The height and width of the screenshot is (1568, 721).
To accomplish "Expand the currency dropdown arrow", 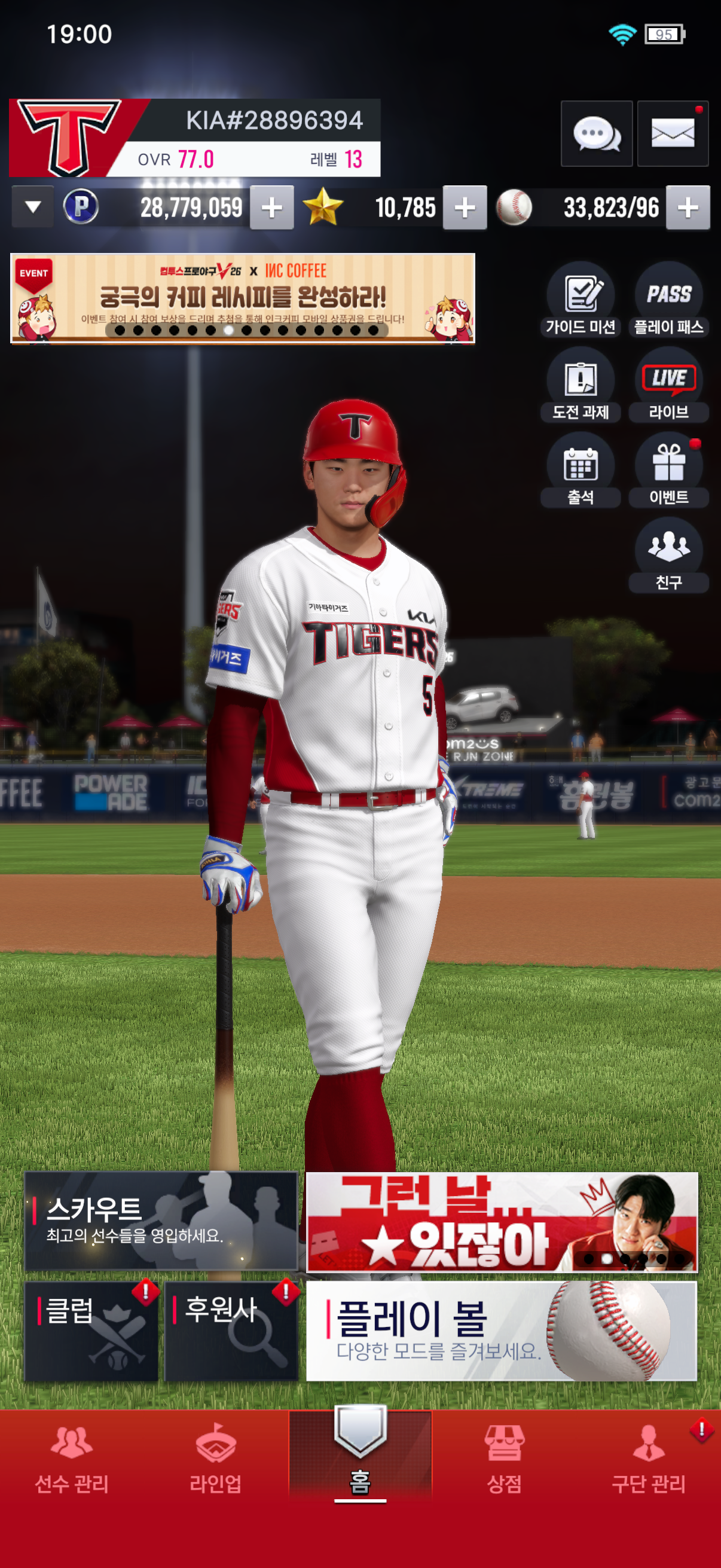I will coord(33,208).
